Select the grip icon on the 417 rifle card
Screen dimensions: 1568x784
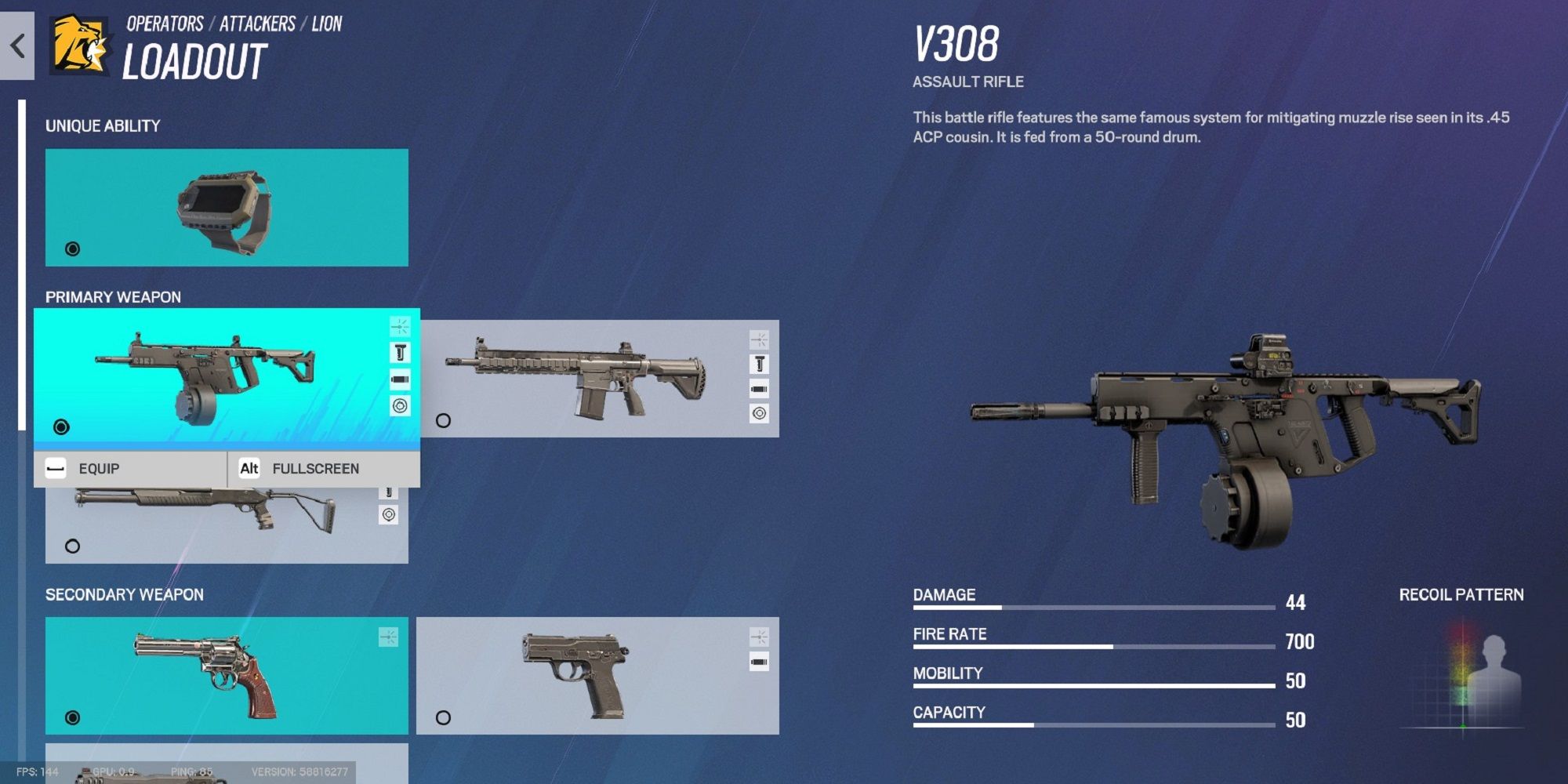(x=759, y=364)
